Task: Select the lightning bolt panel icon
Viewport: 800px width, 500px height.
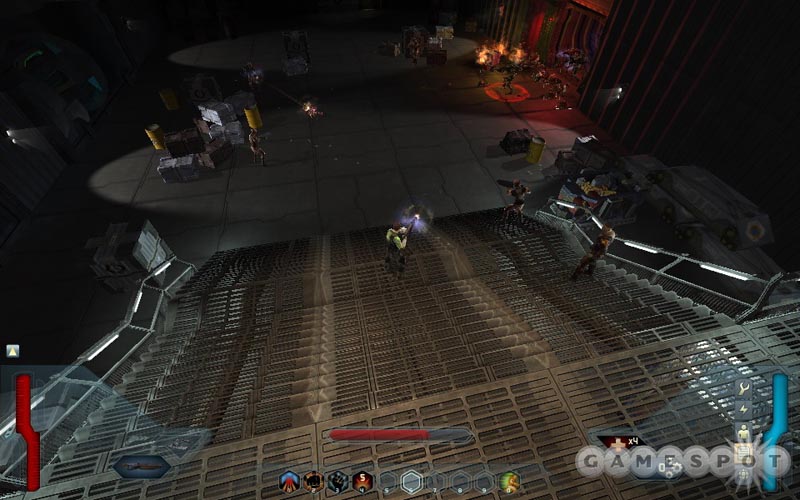Action: coord(744,408)
